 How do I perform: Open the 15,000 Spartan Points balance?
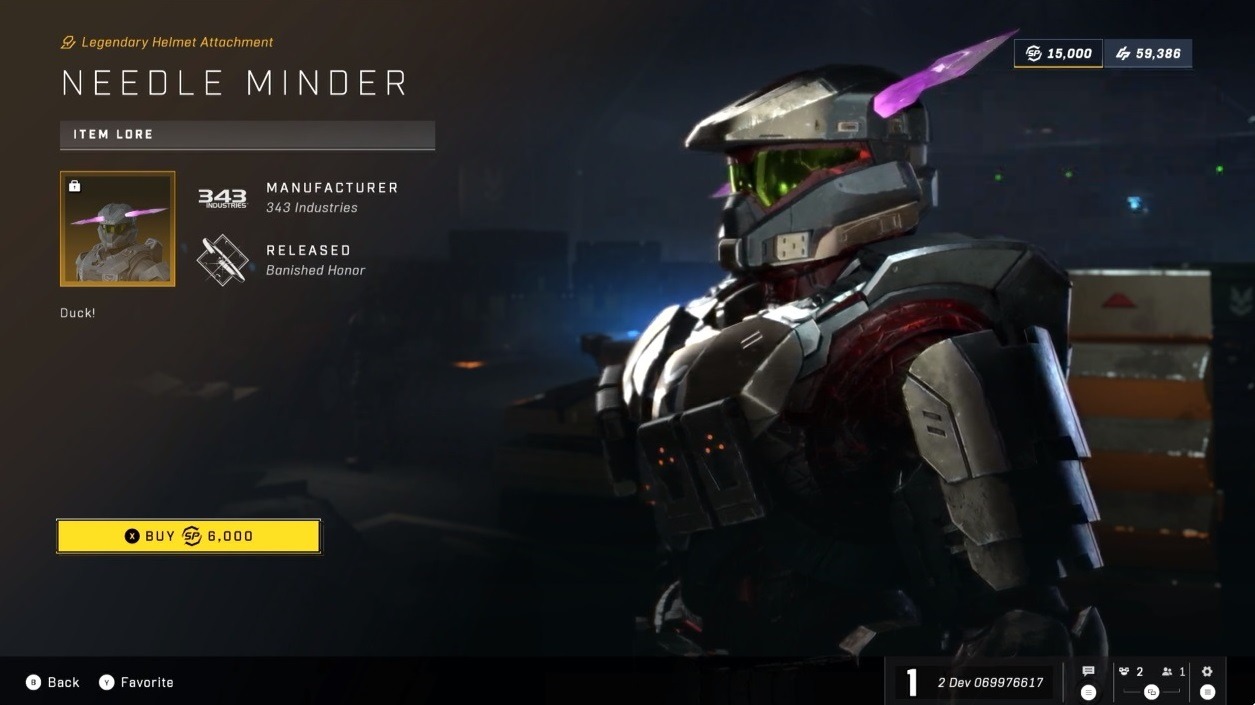click(1058, 53)
